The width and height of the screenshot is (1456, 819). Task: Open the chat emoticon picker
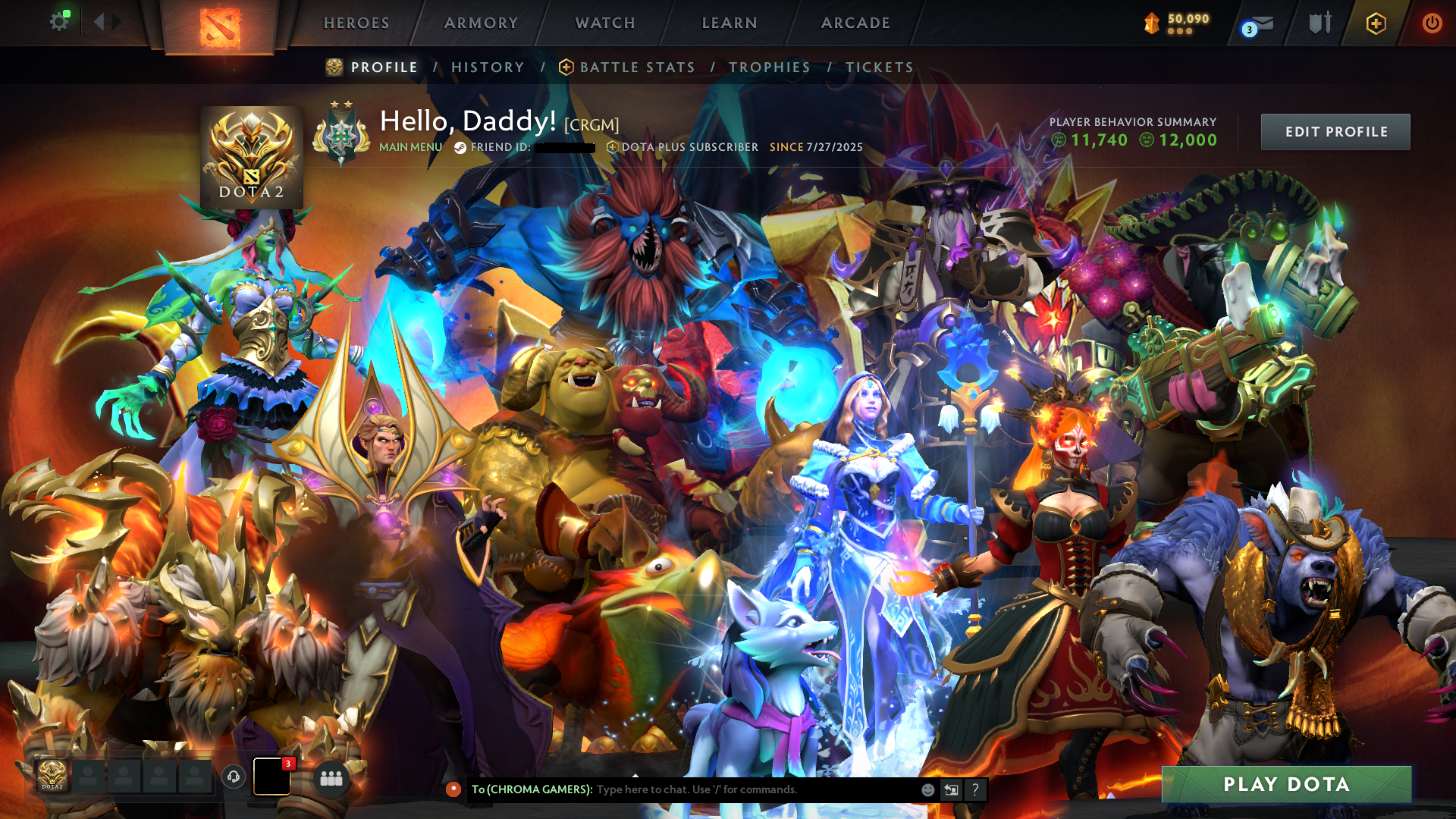click(927, 789)
